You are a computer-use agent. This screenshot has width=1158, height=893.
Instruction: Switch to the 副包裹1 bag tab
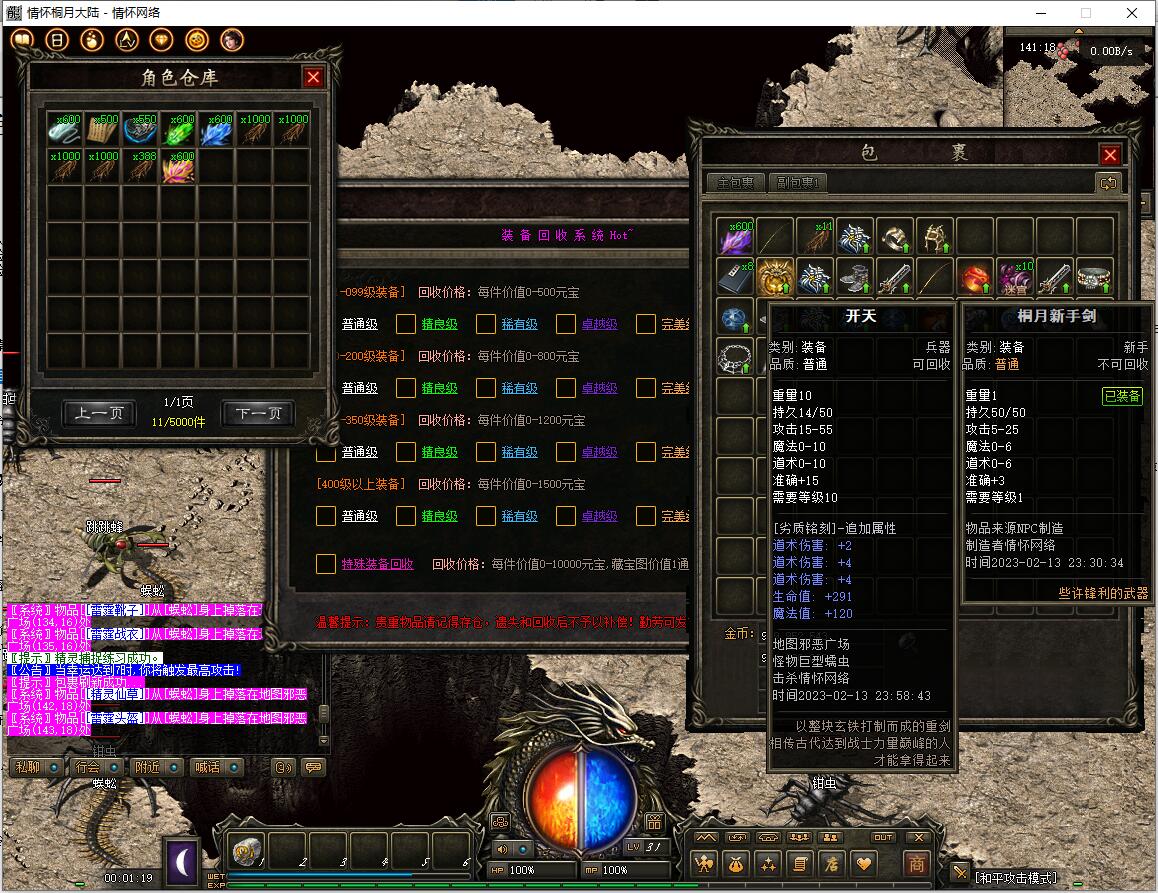click(x=799, y=183)
